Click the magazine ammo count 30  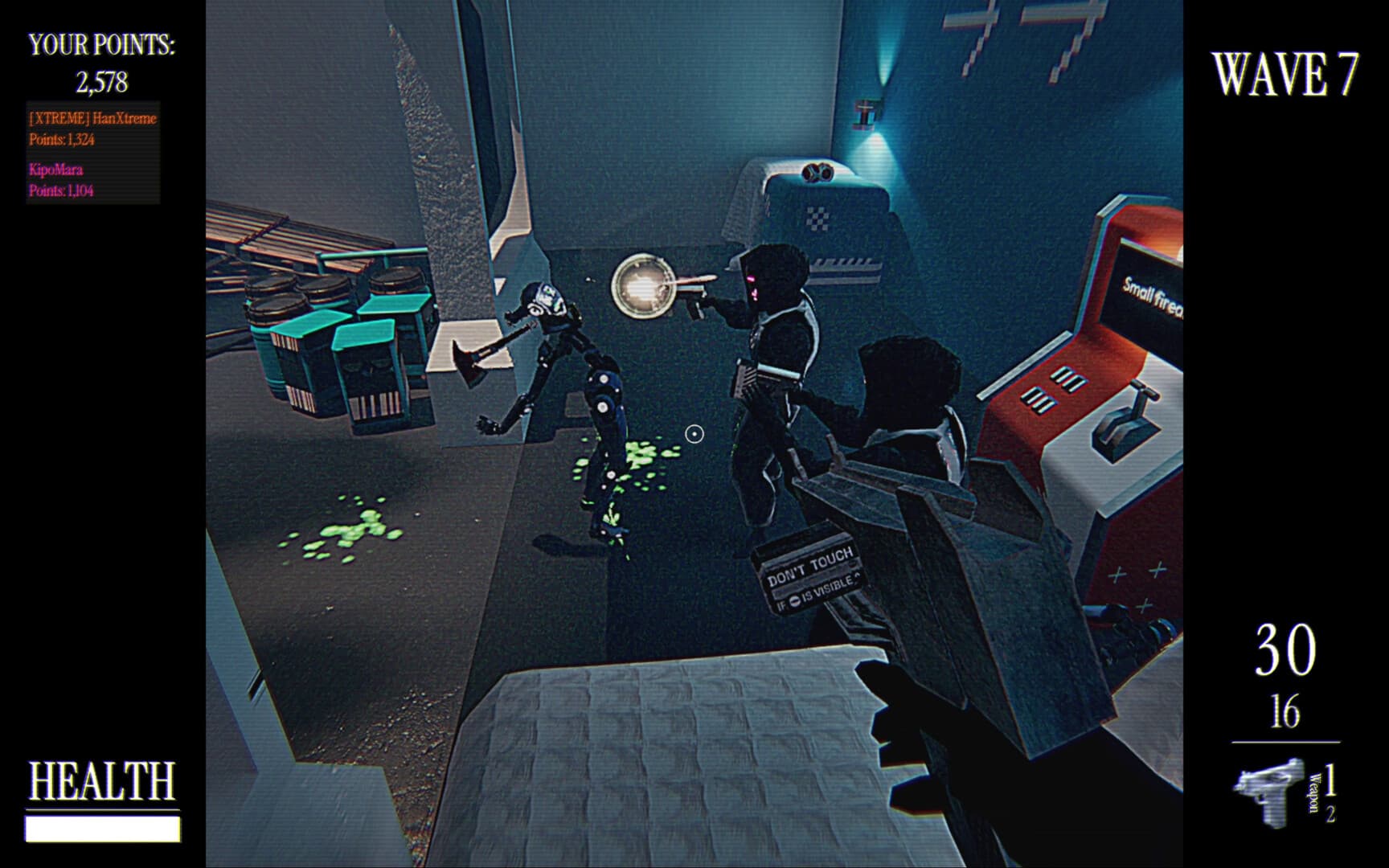pos(1284,649)
